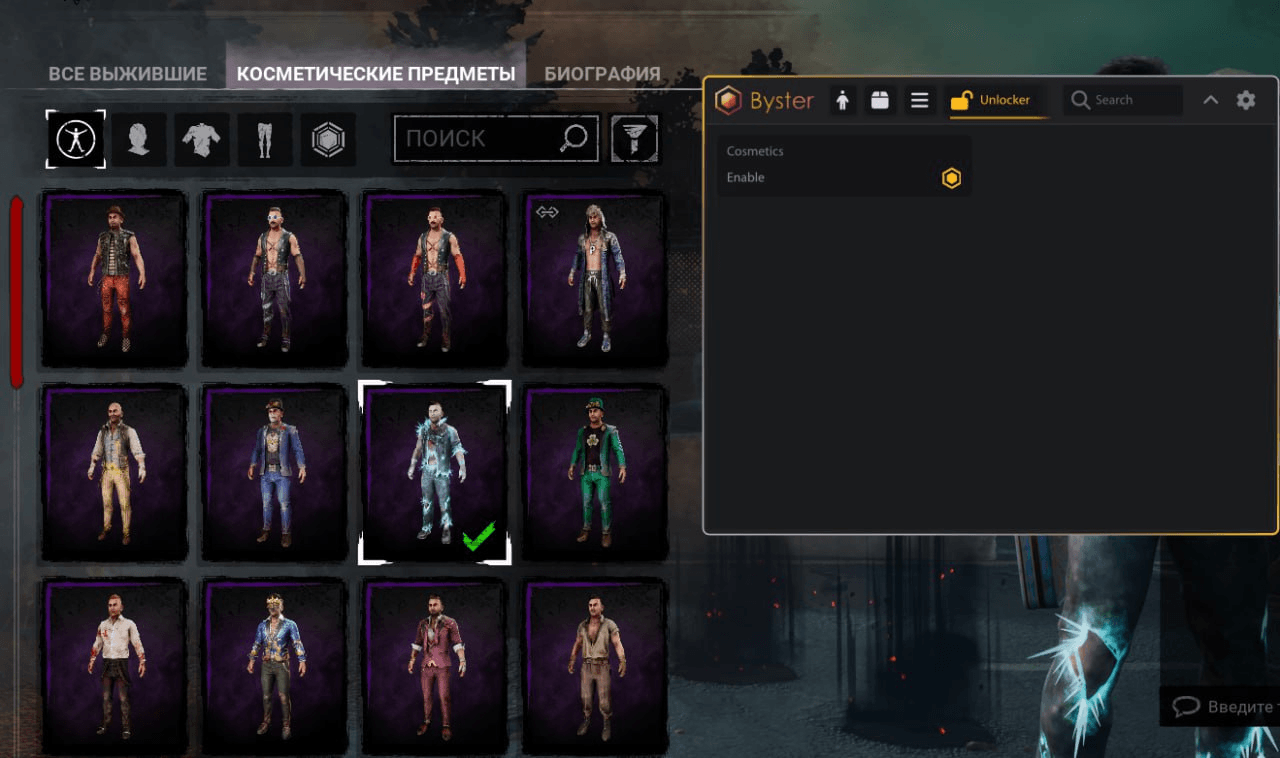The image size is (1280, 758).
Task: Filter cosmetics by torso shirt category
Action: point(201,139)
